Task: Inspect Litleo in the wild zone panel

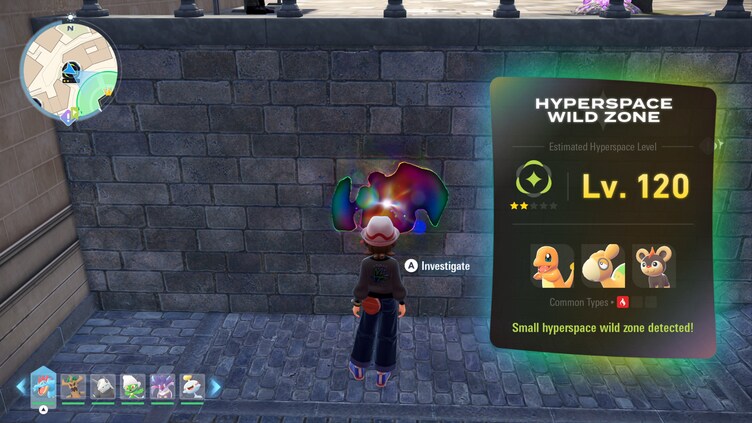Action: (x=653, y=265)
